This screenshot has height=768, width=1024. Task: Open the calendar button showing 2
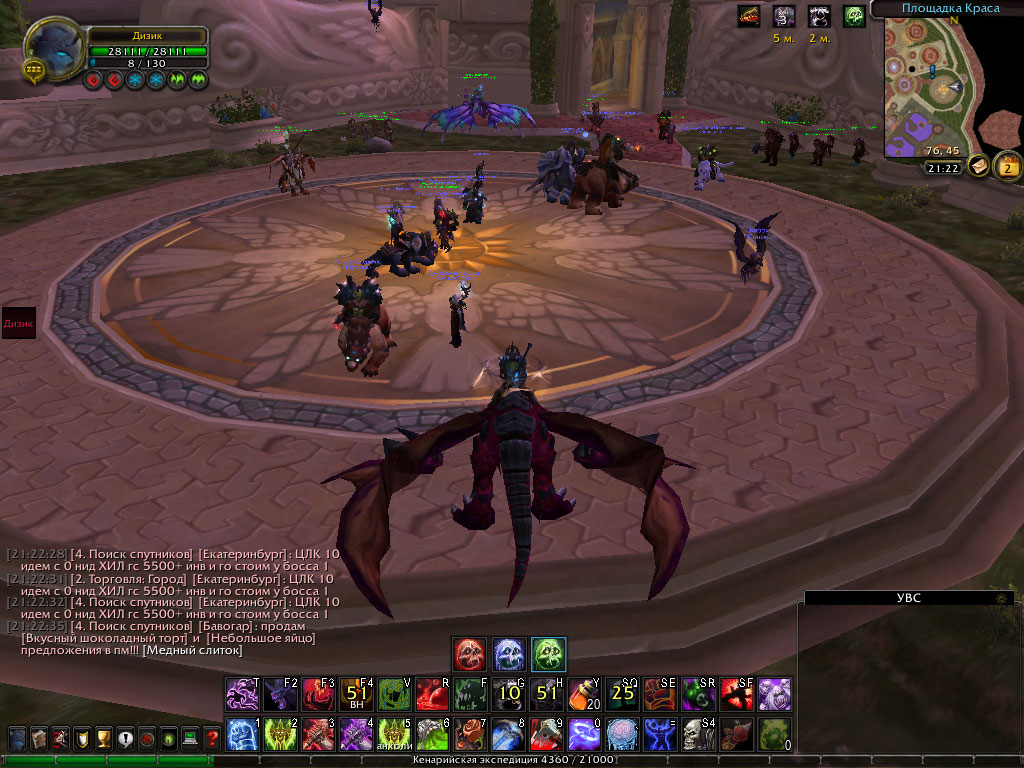pyautogui.click(x=1007, y=166)
